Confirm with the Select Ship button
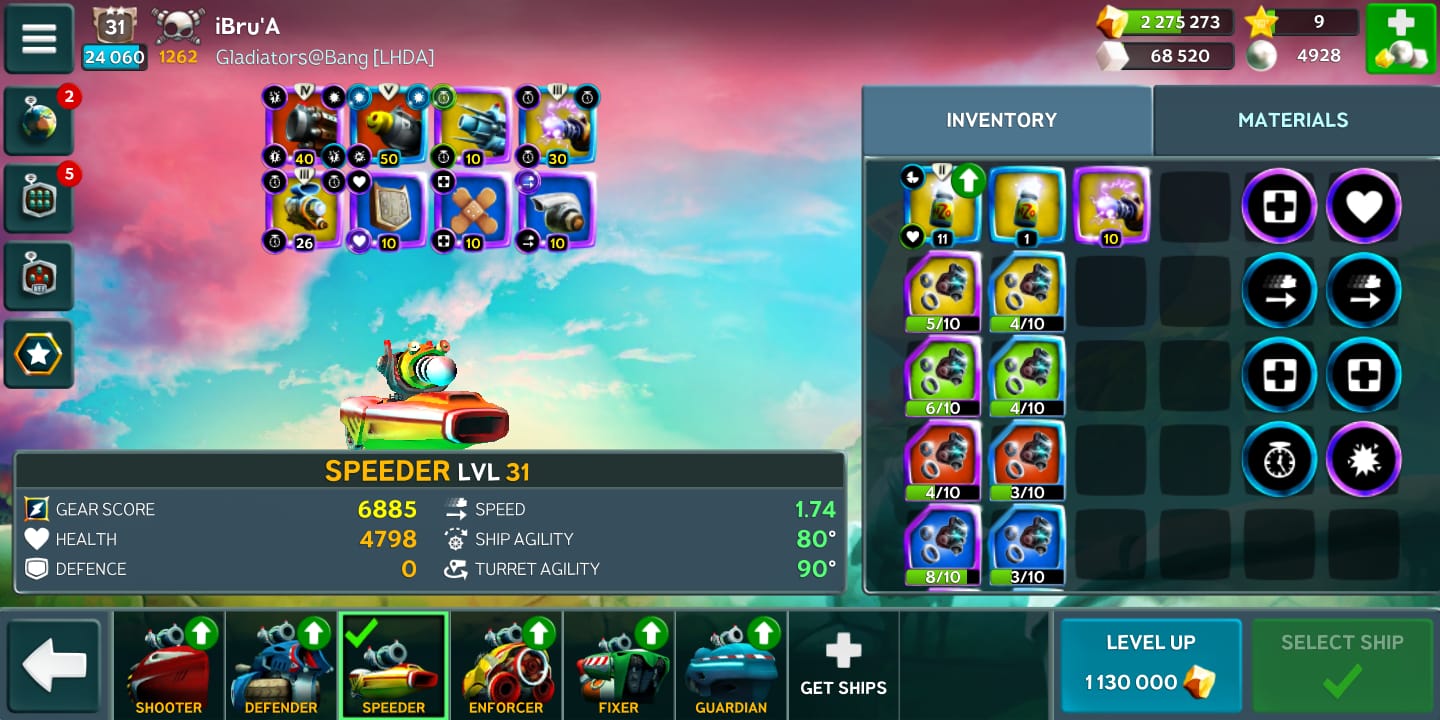 click(1342, 664)
